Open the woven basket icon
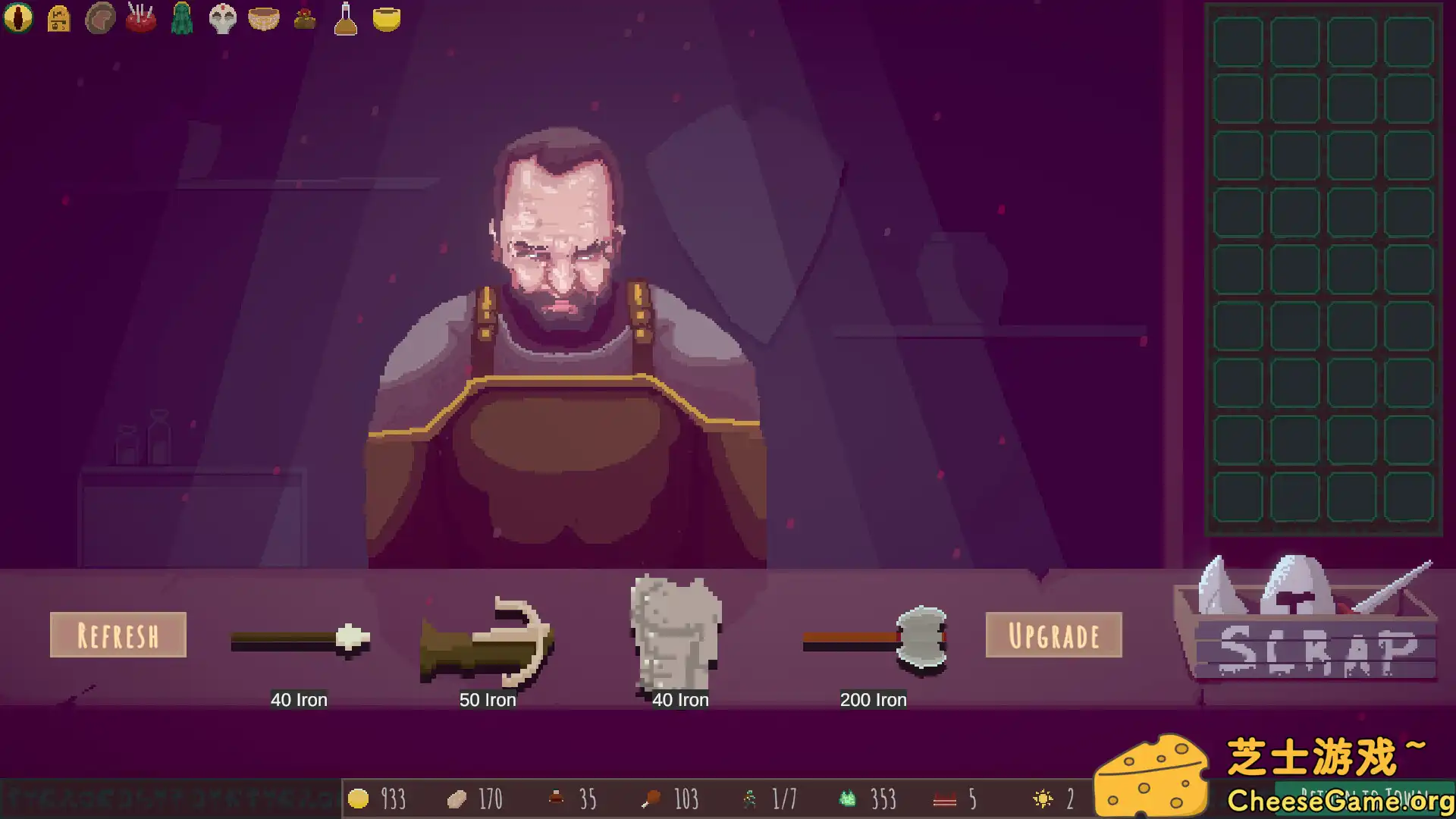 [x=263, y=19]
